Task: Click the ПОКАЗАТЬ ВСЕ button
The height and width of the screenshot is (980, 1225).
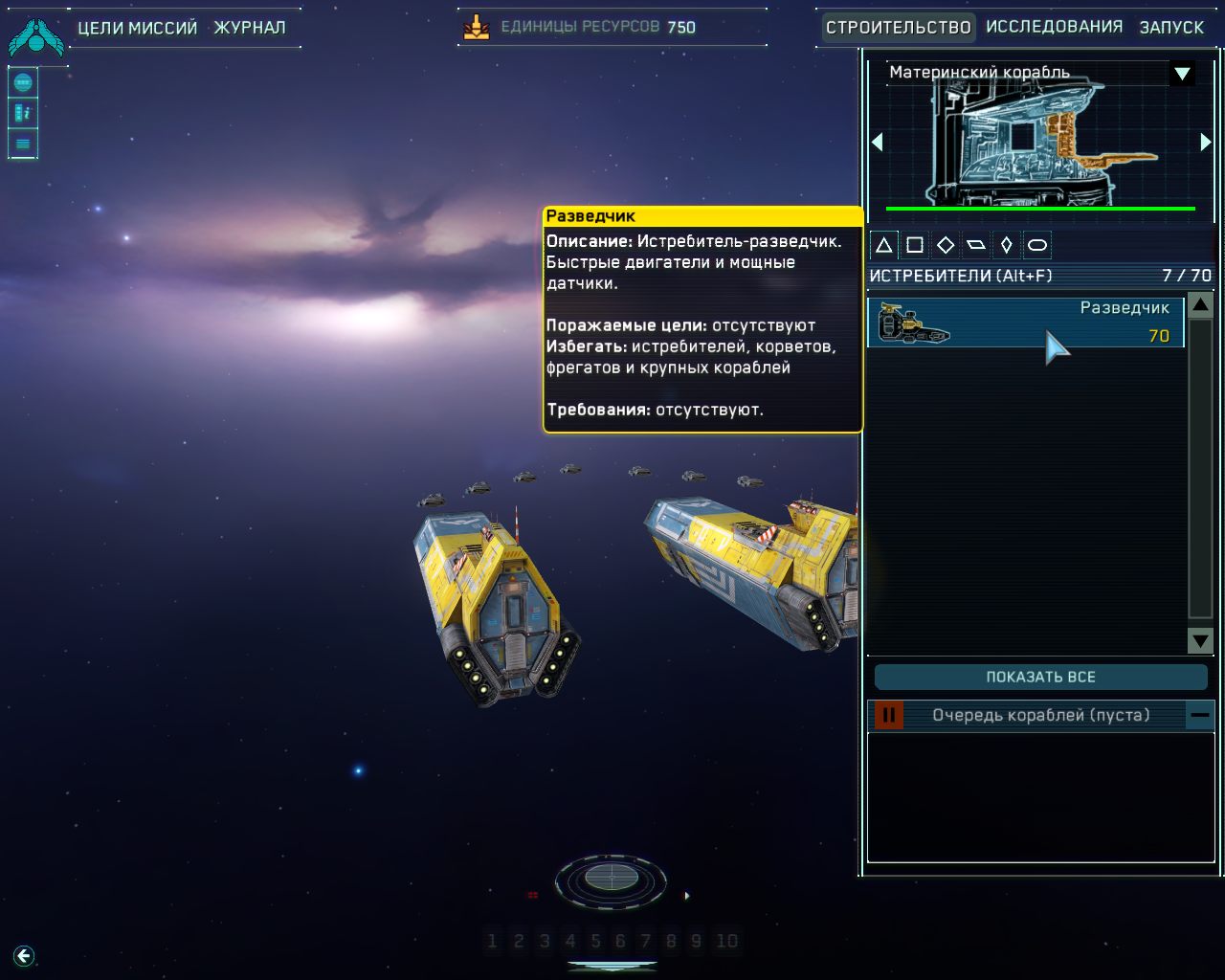Action: [1040, 677]
